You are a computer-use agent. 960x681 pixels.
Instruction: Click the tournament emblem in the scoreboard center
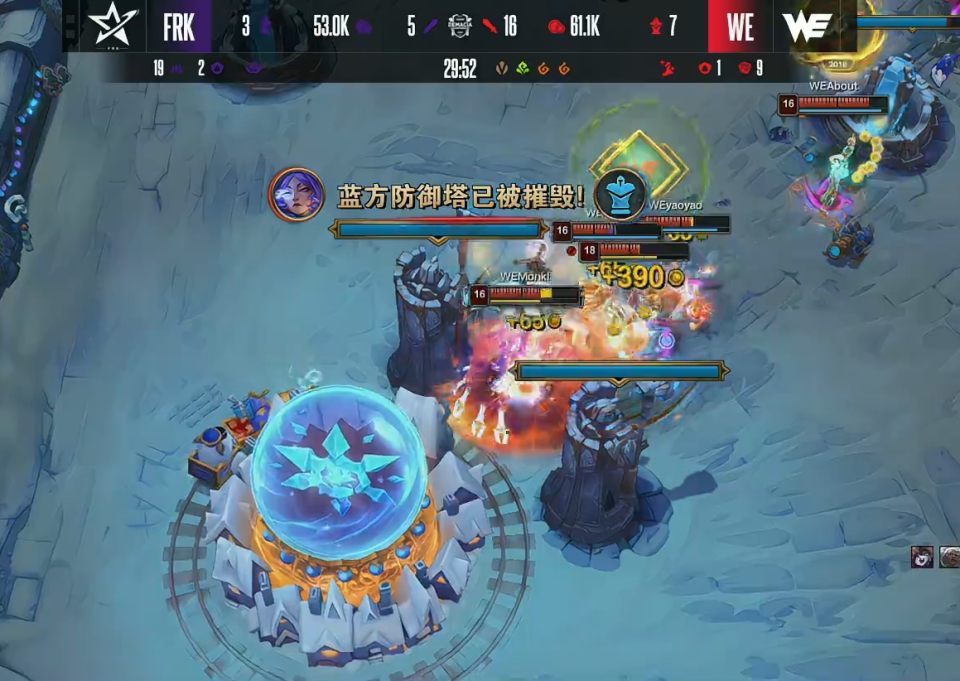pos(460,26)
